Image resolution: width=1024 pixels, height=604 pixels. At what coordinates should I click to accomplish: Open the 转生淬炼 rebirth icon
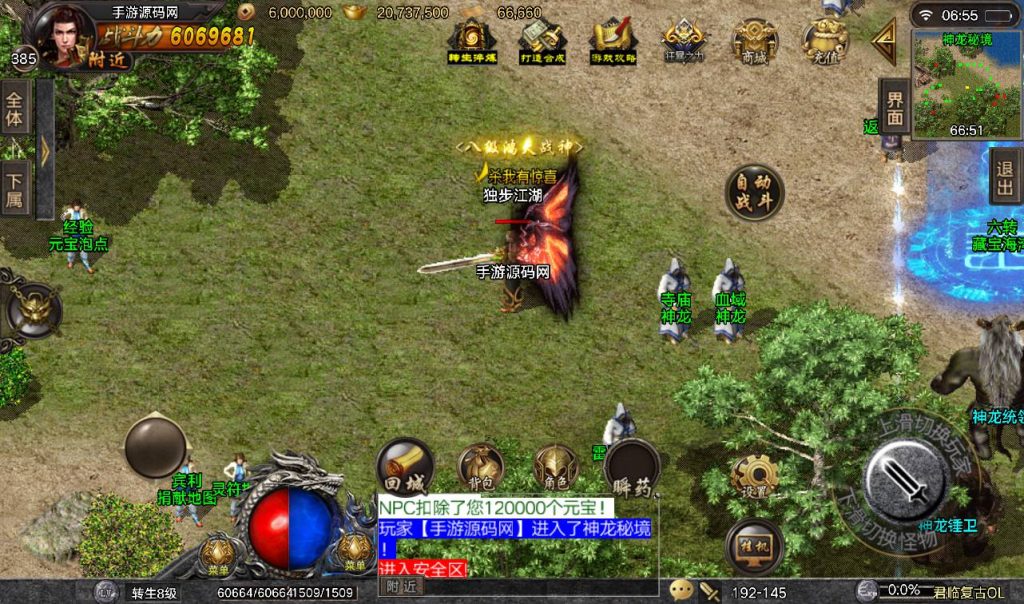tap(472, 42)
